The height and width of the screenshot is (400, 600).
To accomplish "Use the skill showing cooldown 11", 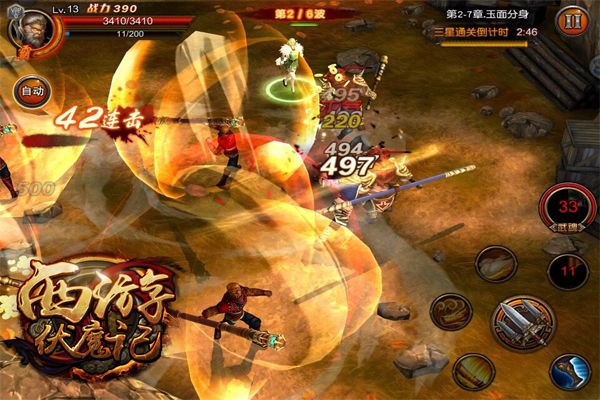I will coord(567,270).
